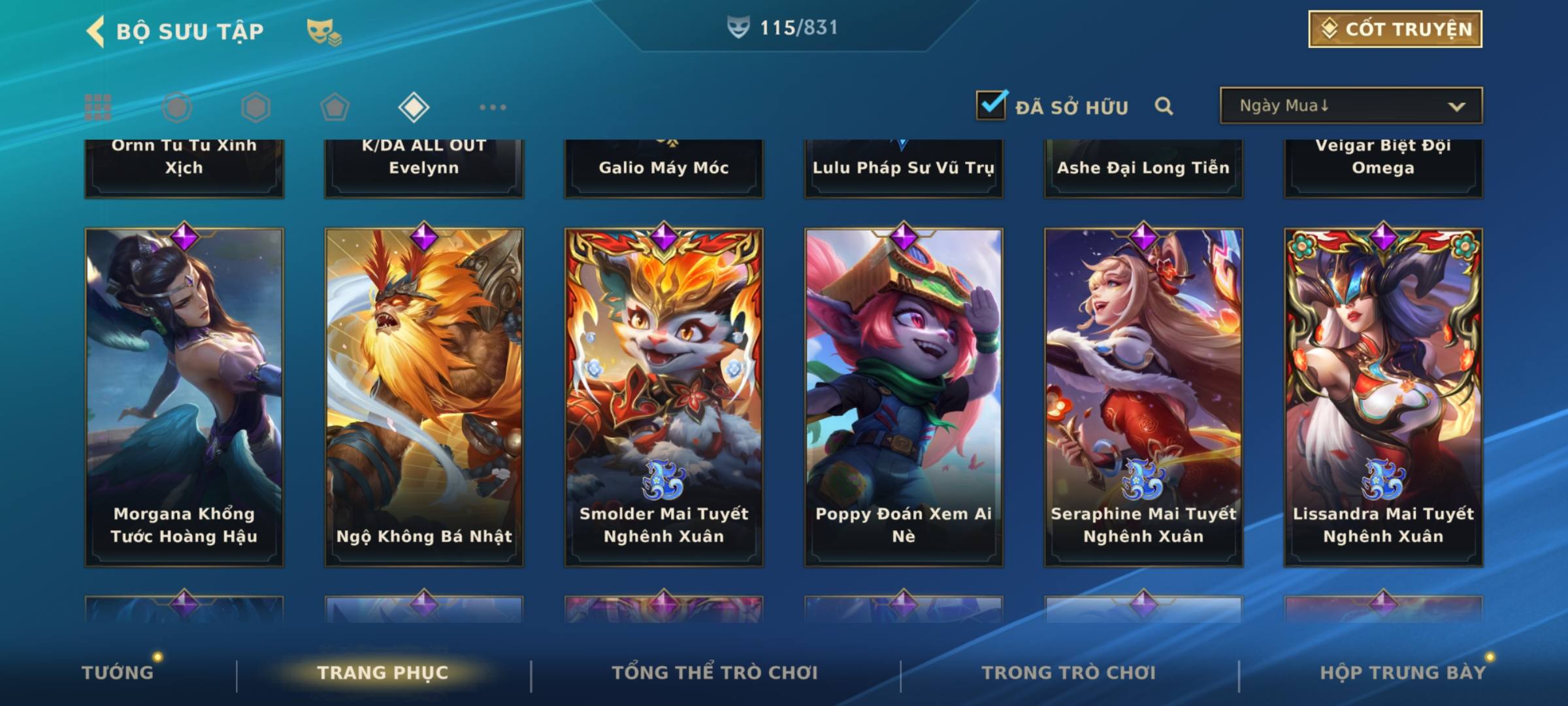Click the mask and coins icon
The width and height of the screenshot is (1568, 706).
click(324, 32)
